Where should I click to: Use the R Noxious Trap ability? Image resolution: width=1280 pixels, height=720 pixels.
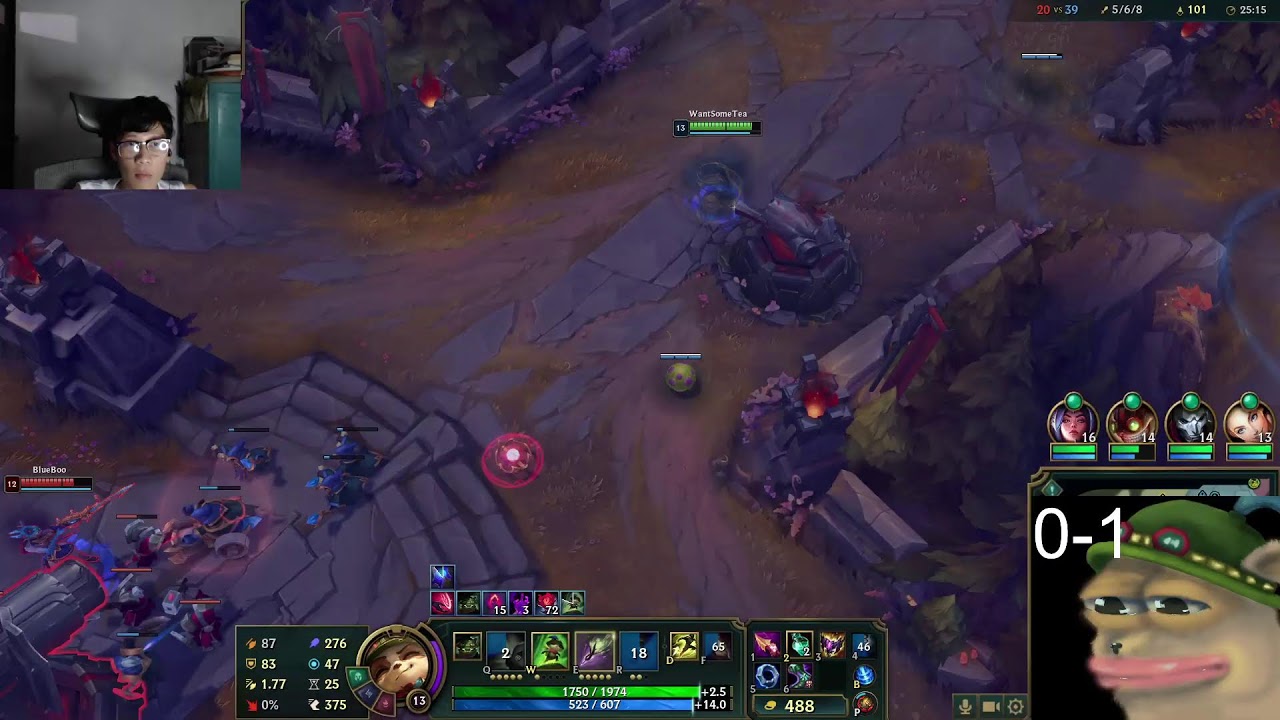tap(638, 648)
